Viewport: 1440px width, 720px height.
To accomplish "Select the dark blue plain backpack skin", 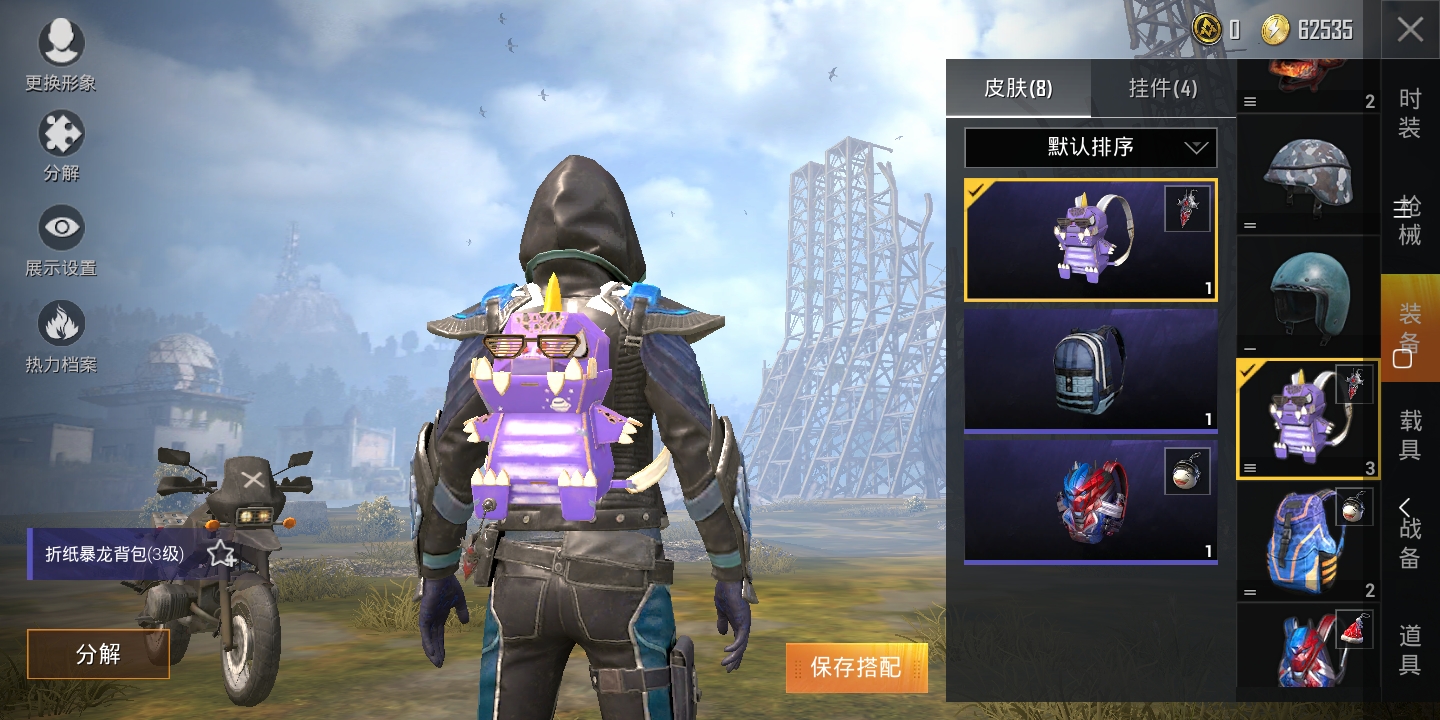I will [x=1090, y=369].
